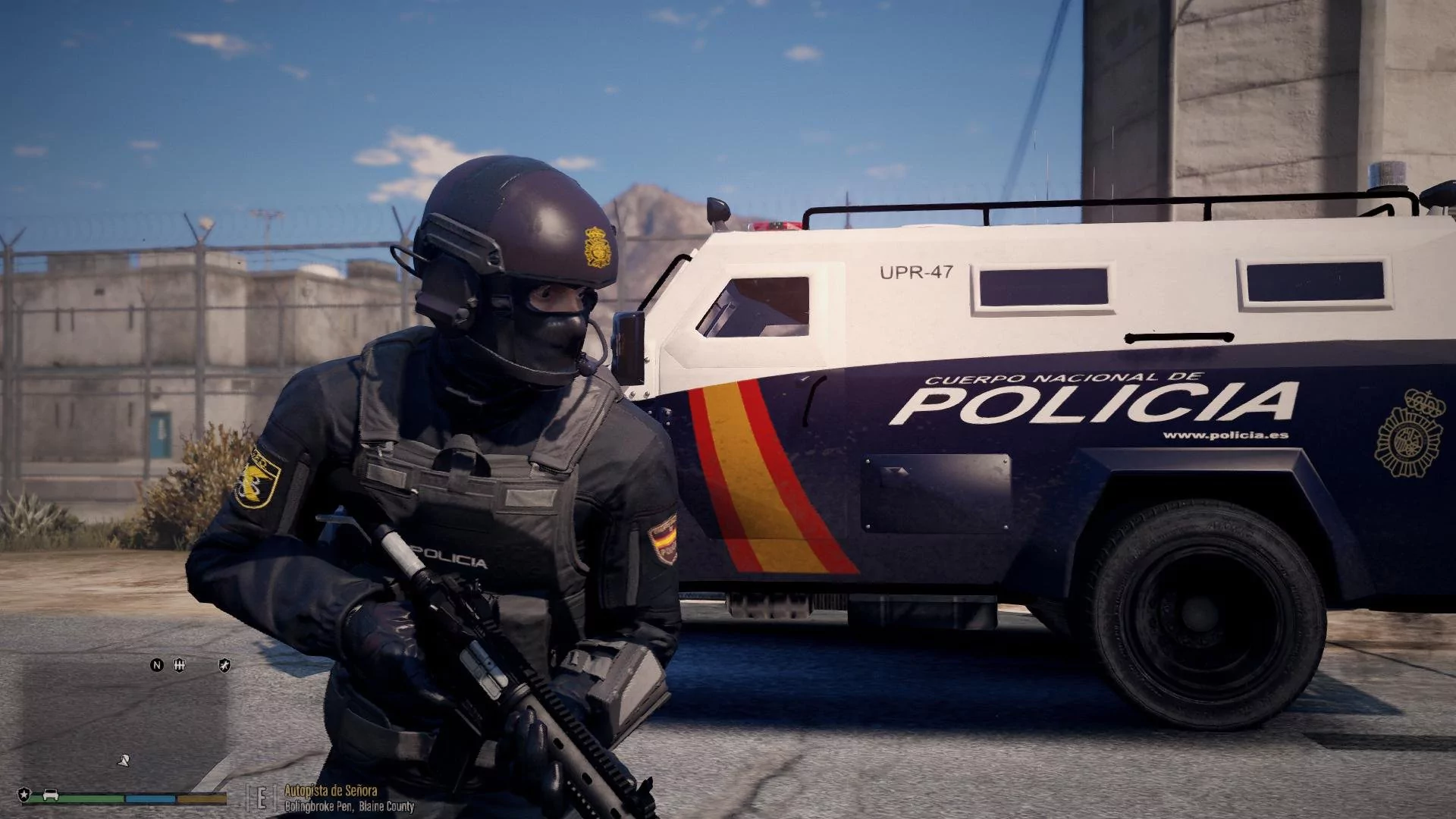Select the police star shield blip

tap(24, 794)
